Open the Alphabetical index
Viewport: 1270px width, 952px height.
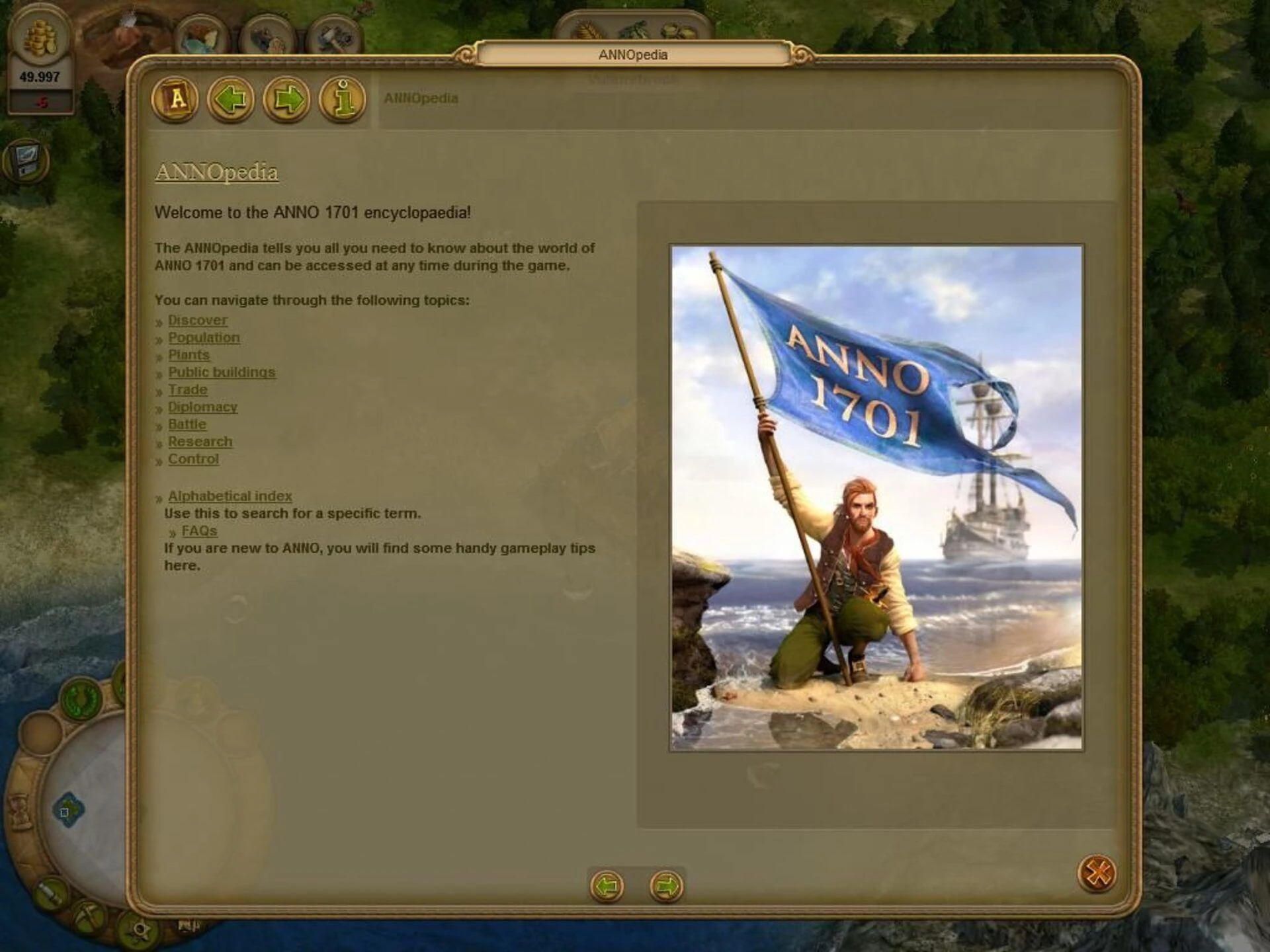coord(230,496)
